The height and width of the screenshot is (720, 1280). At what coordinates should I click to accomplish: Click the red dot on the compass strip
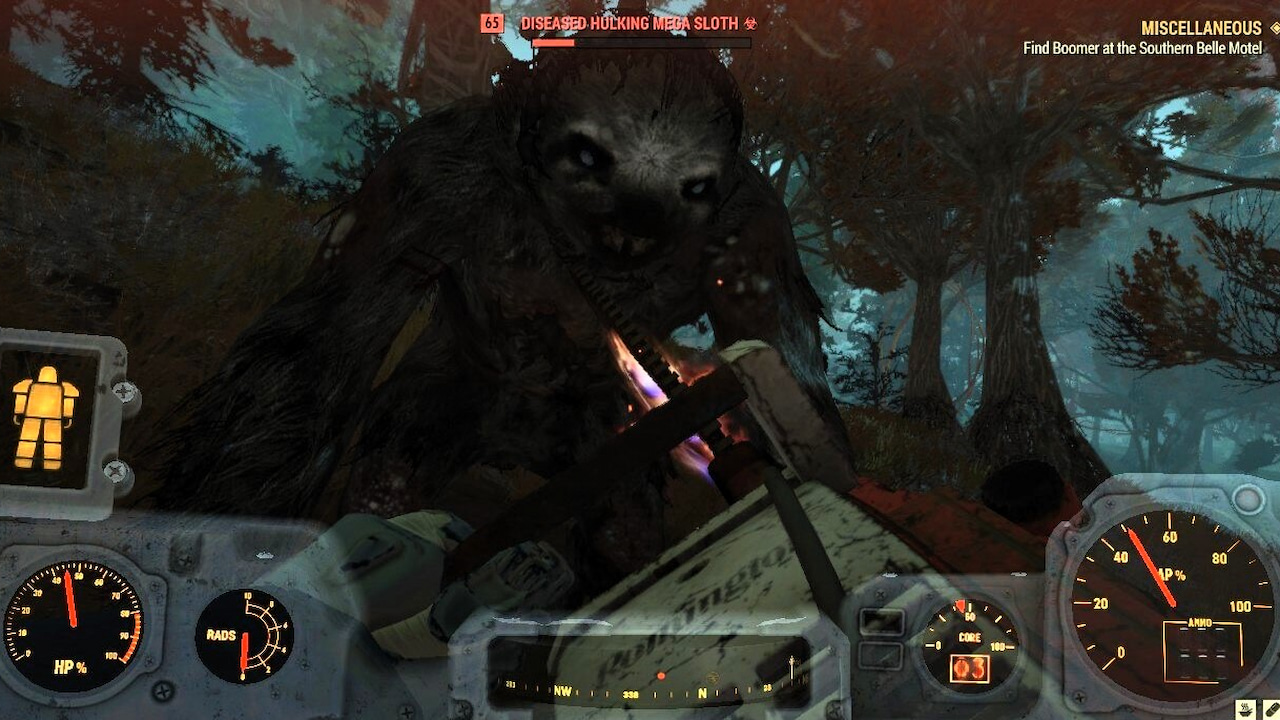[x=660, y=675]
